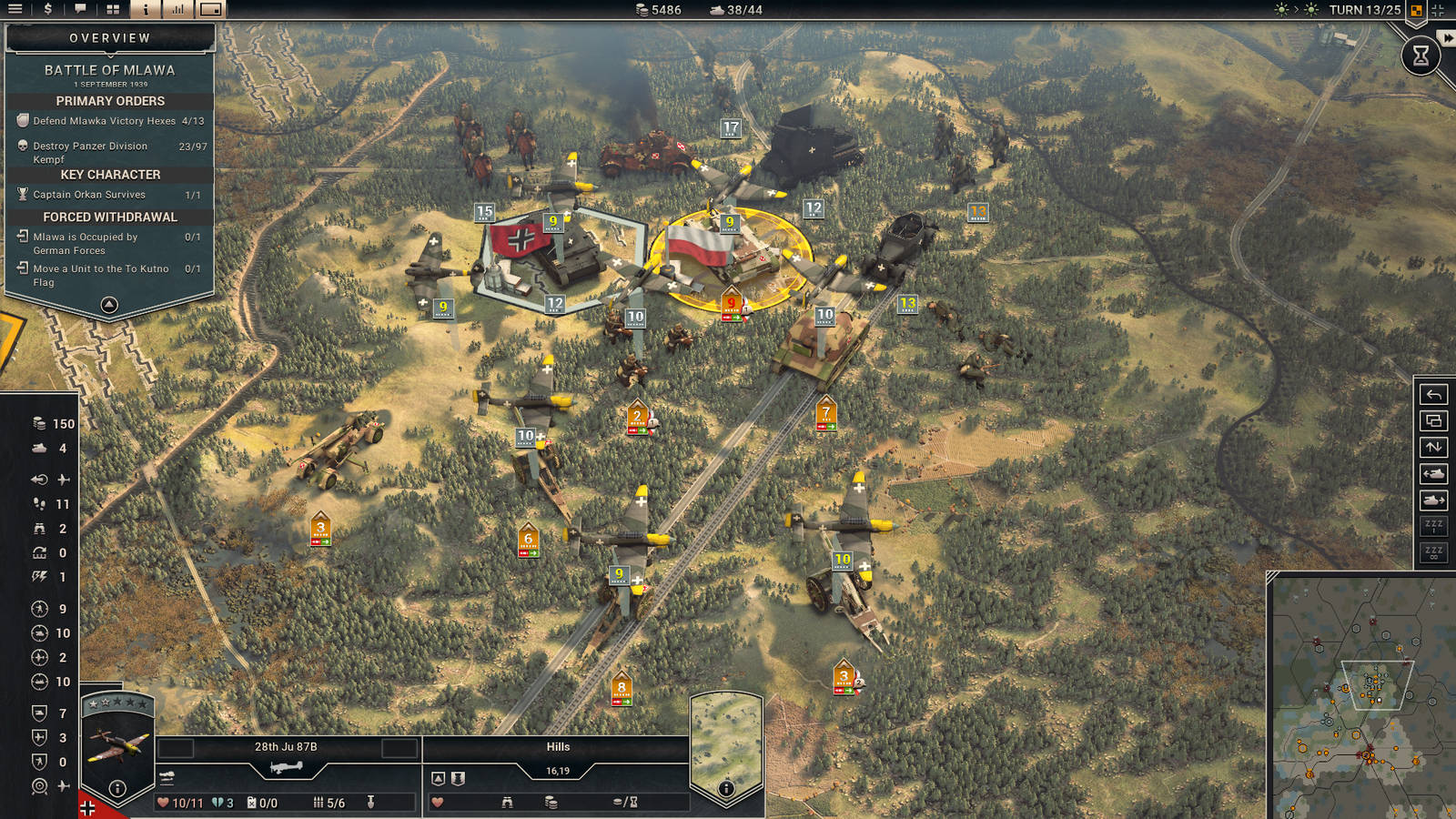The image size is (1456, 819).
Task: Open the messages panel via the speech bubble icon
Action: coord(82,9)
